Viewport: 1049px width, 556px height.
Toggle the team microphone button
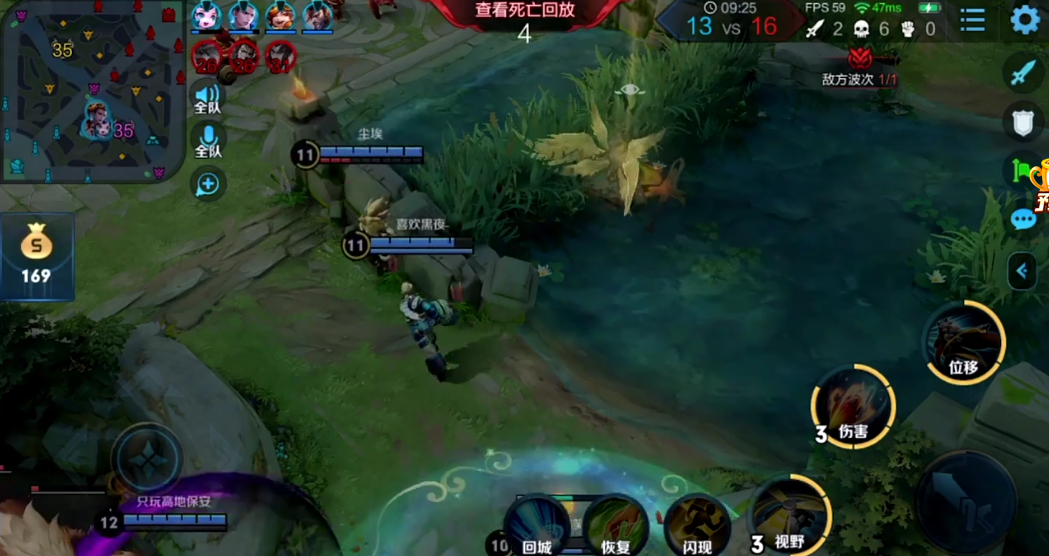(208, 141)
